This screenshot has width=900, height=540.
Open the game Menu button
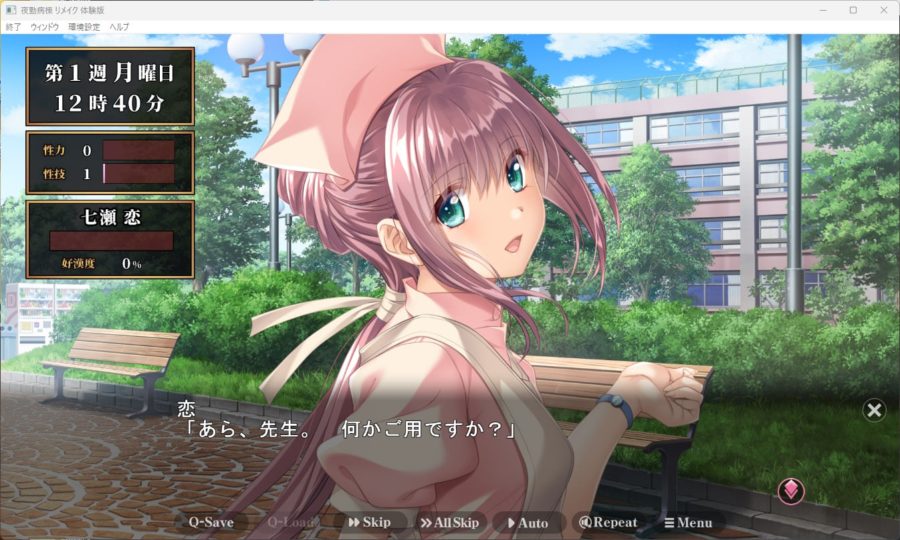[x=688, y=522]
